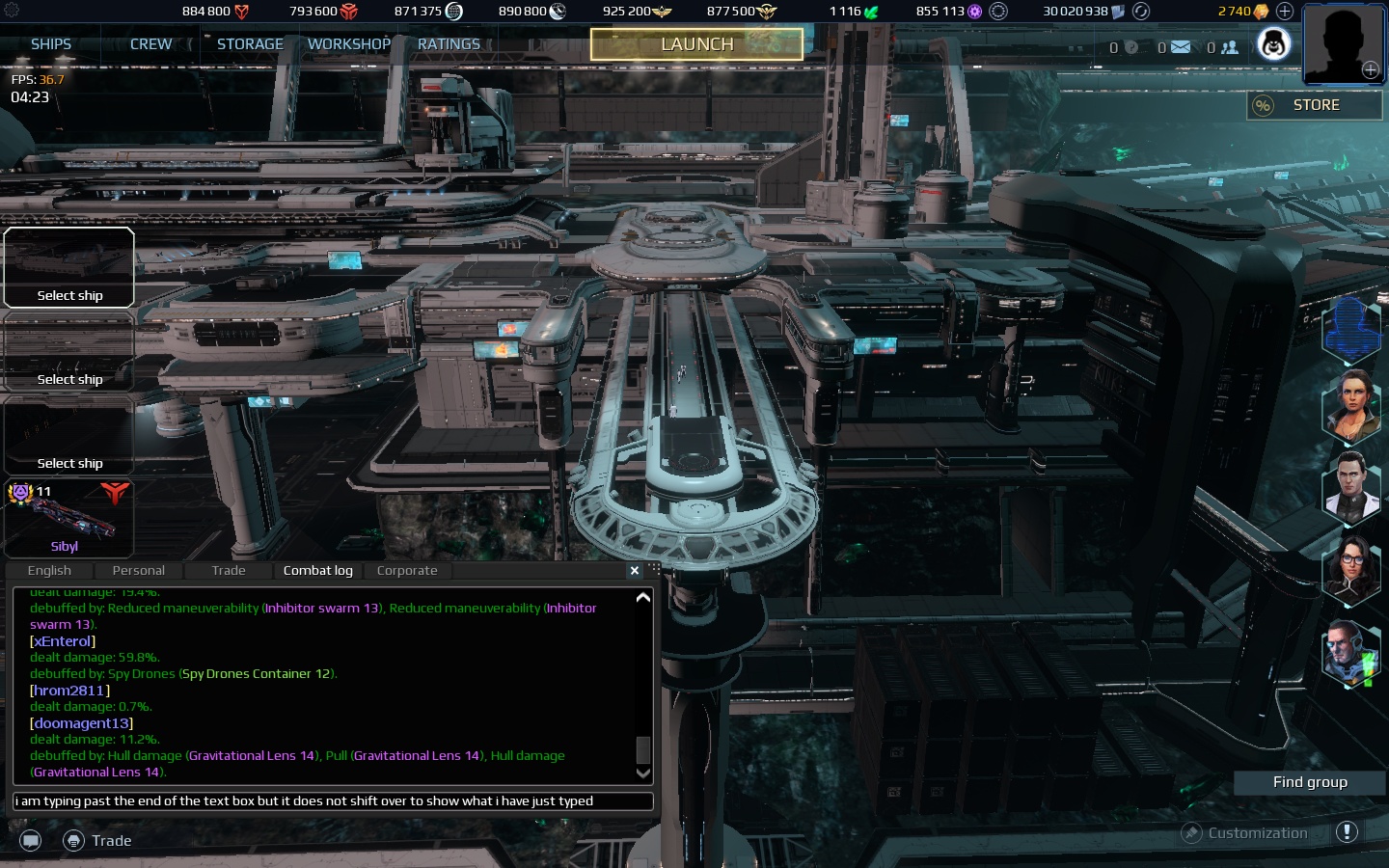1389x868 pixels.
Task: Click the Find group button
Action: coord(1309,782)
